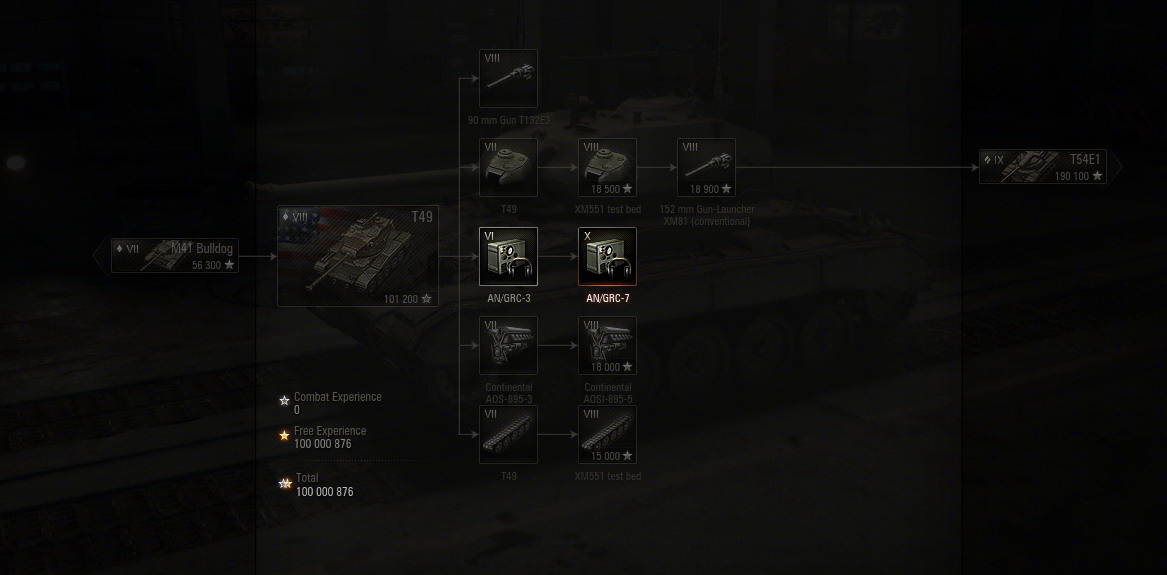Select the 152 mm Gun-Launcher XM81 module
The height and width of the screenshot is (575, 1167).
706,168
